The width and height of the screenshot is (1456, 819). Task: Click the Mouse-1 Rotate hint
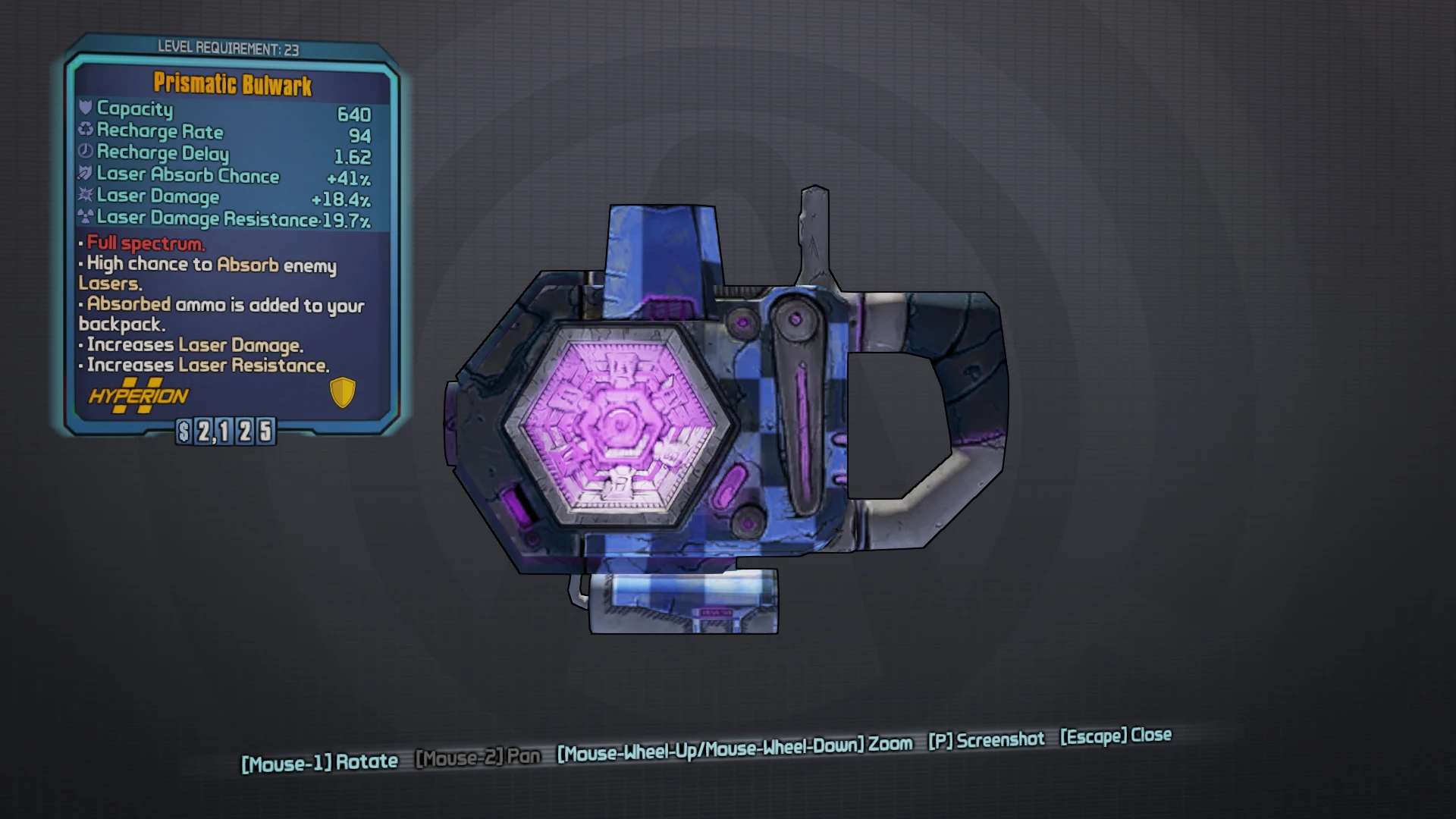(318, 761)
